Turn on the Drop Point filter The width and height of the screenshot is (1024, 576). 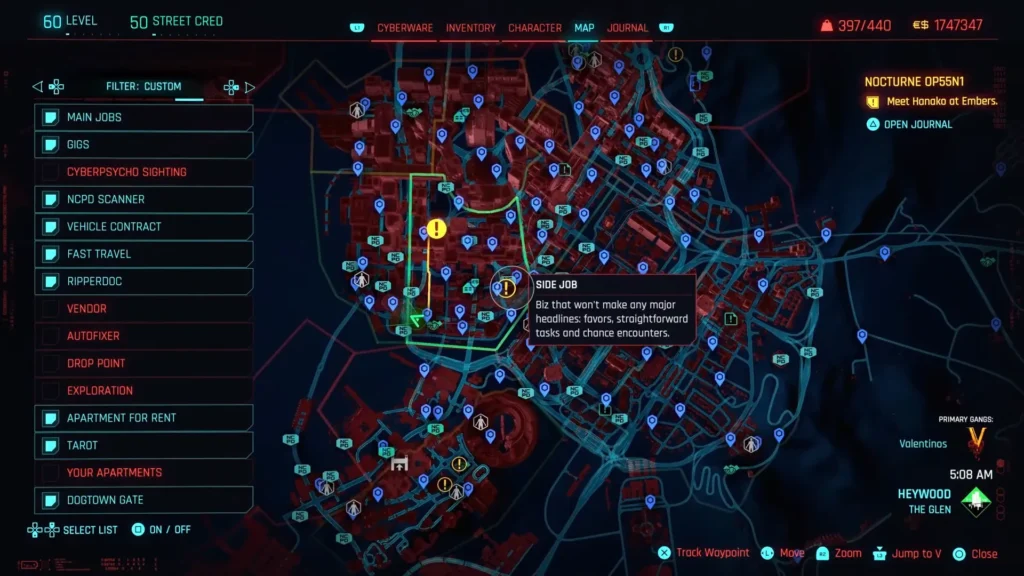pyautogui.click(x=144, y=363)
